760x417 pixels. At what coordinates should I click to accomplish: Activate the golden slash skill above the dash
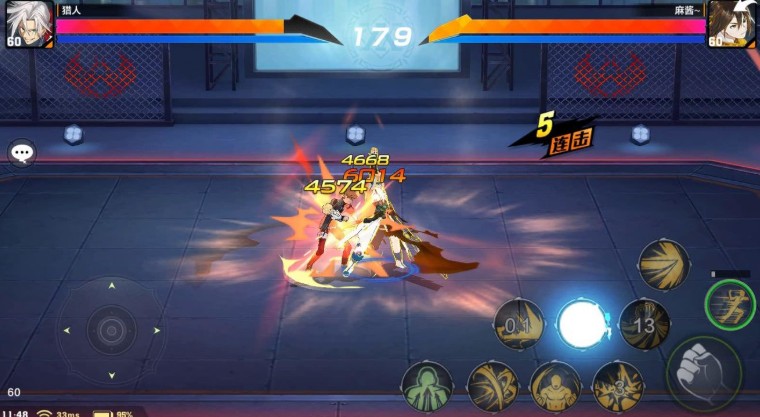pos(664,264)
